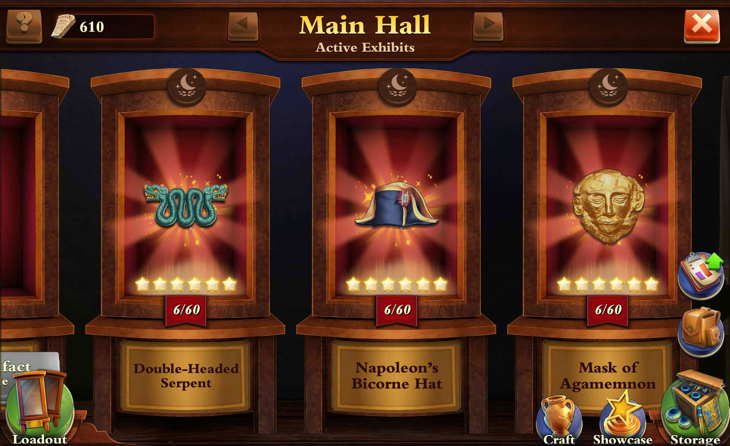Open the brown backpack icon
The width and height of the screenshot is (730, 446).
(x=701, y=331)
